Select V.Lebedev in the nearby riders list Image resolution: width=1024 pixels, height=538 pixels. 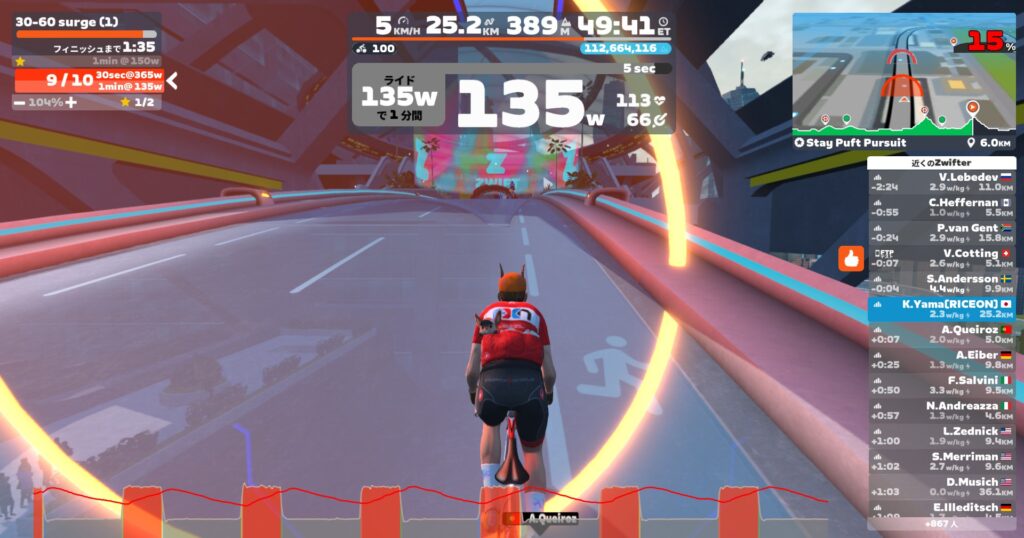(941, 181)
